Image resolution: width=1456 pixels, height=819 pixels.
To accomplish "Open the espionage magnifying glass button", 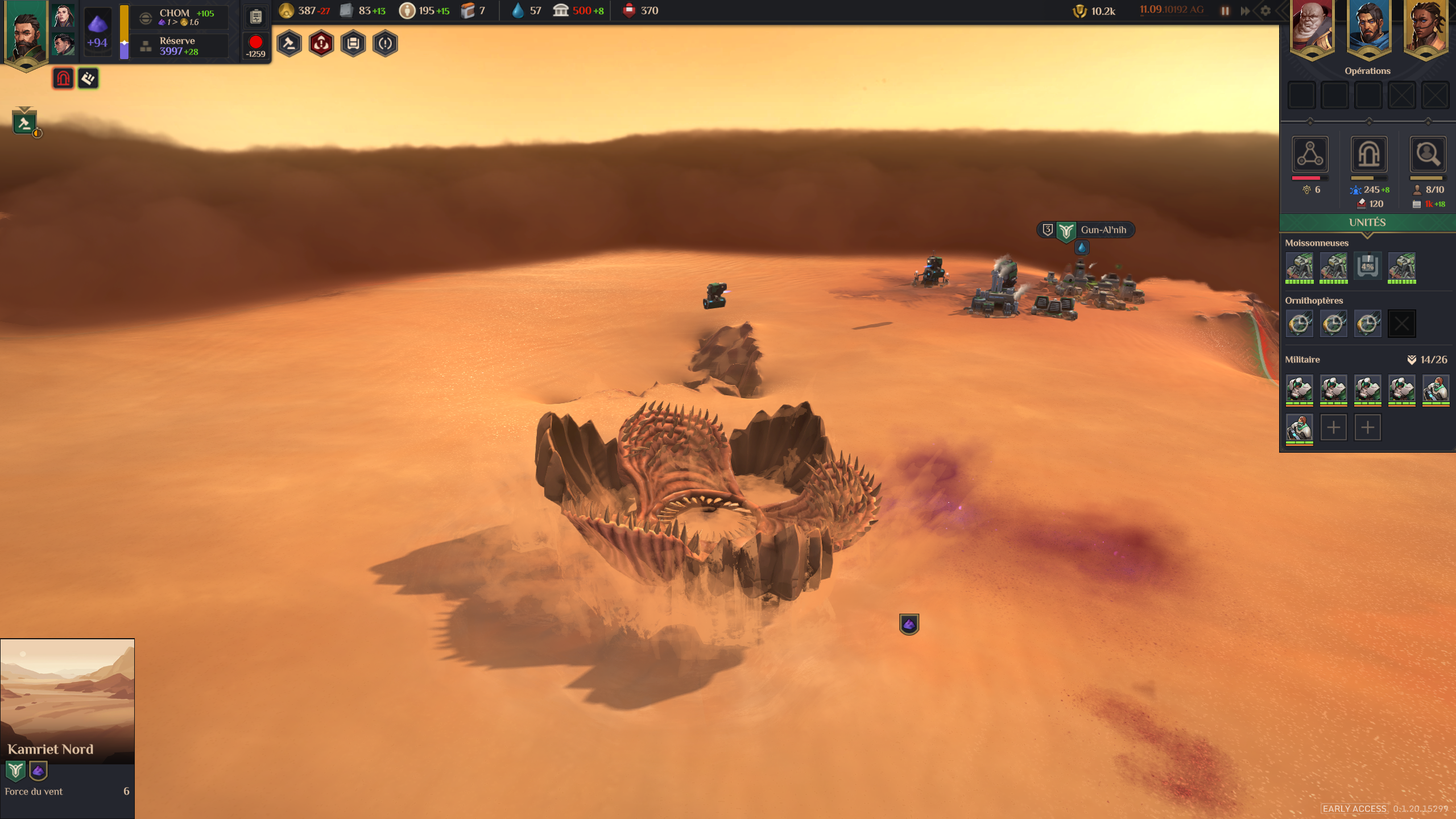I will coord(1428,154).
